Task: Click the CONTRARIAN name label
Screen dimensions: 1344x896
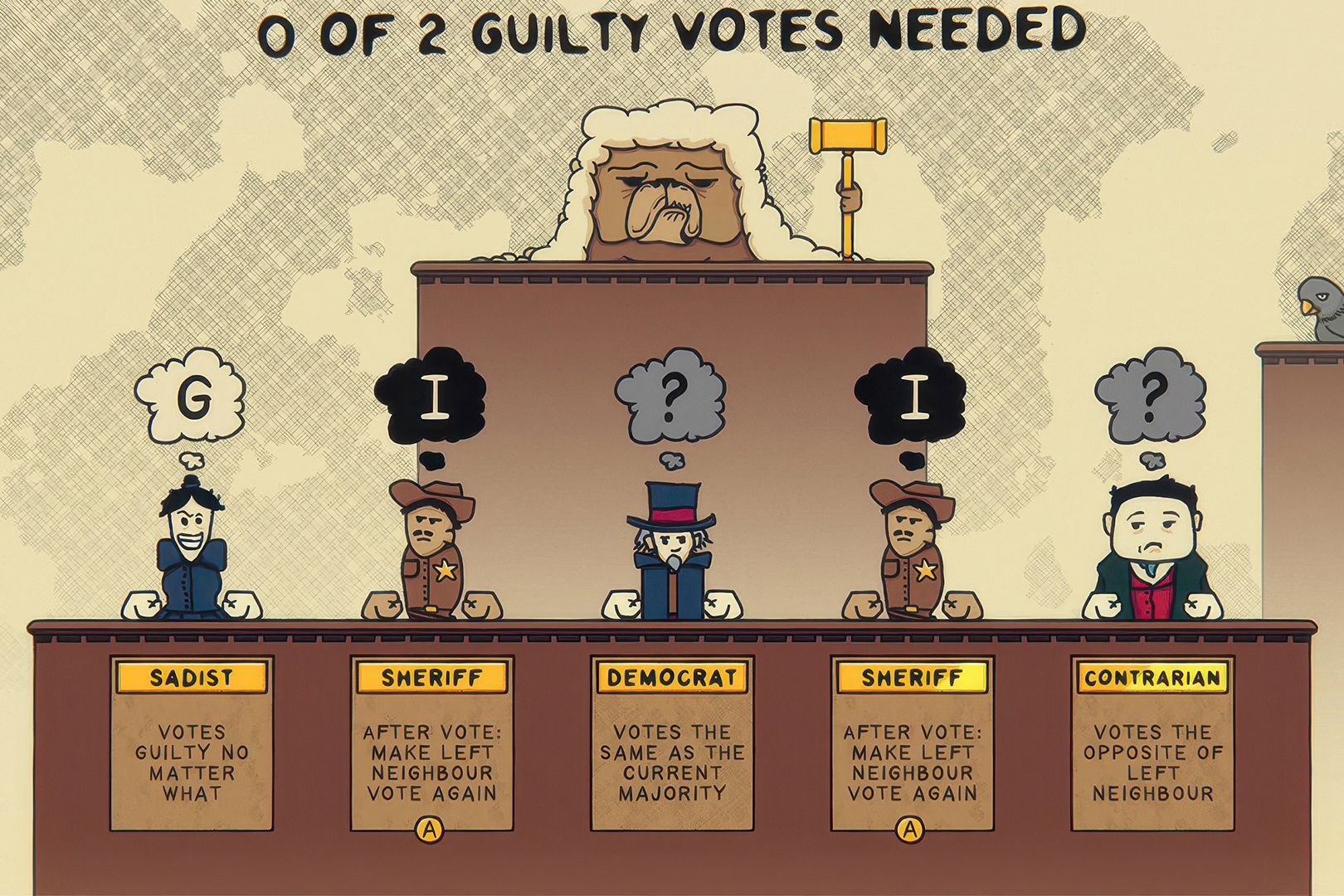Action: [1152, 676]
